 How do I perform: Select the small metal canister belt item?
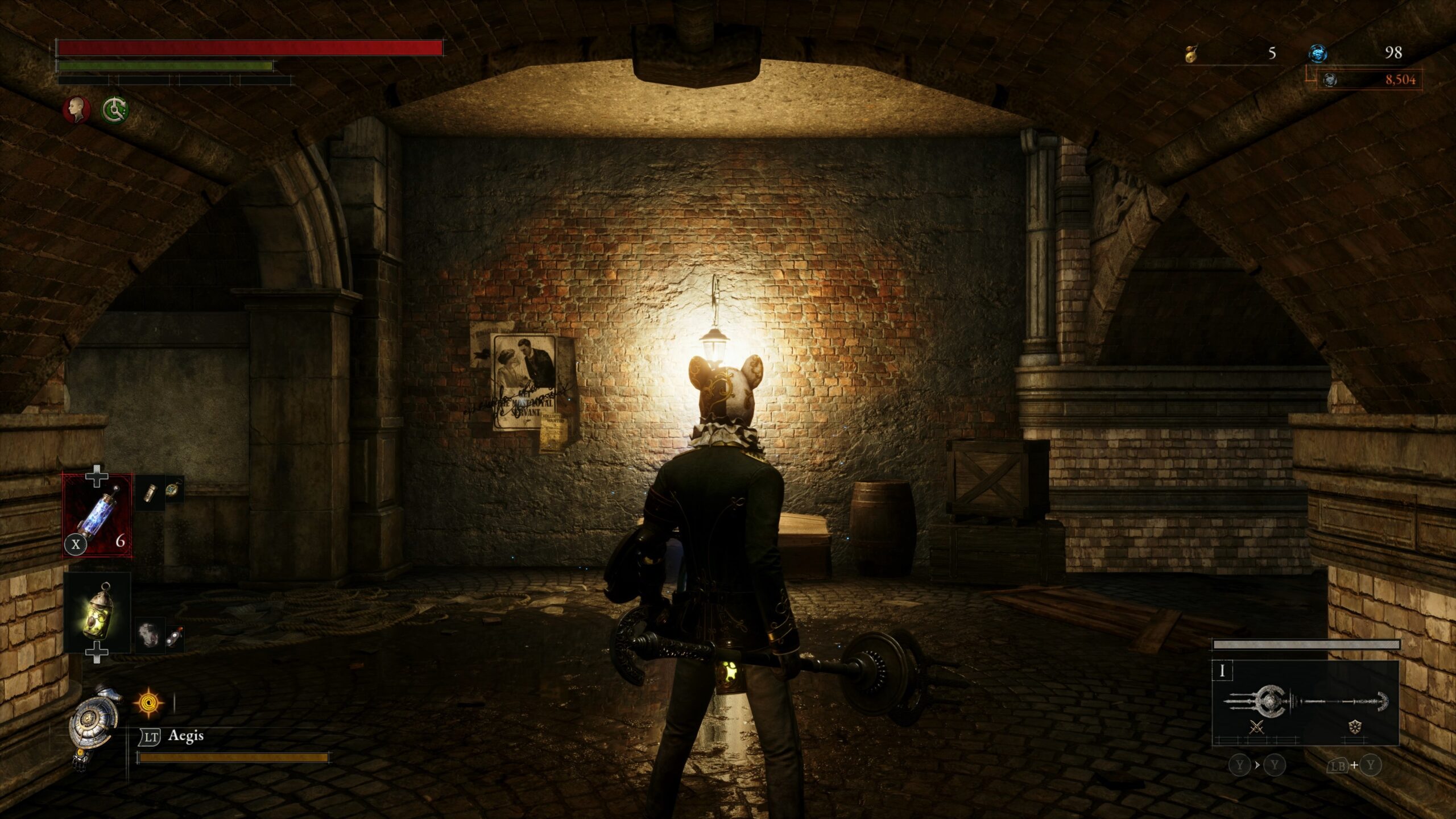pyautogui.click(x=151, y=492)
